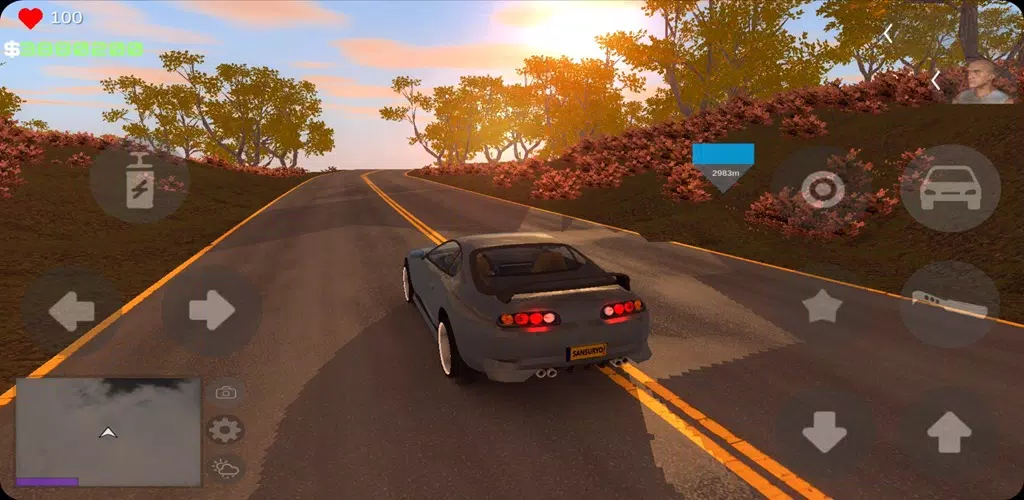Screen dimensions: 1024x500
Task: Activate the nitro canister boost
Action: click(140, 183)
